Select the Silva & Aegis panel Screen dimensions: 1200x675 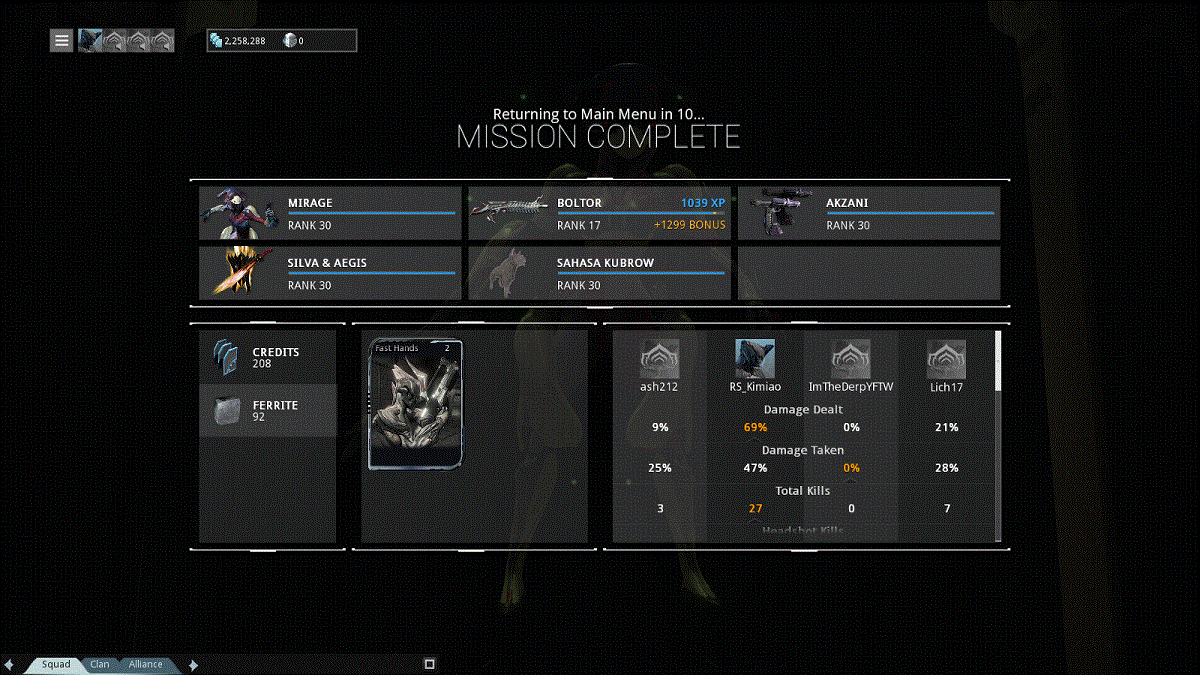pyautogui.click(x=330, y=273)
